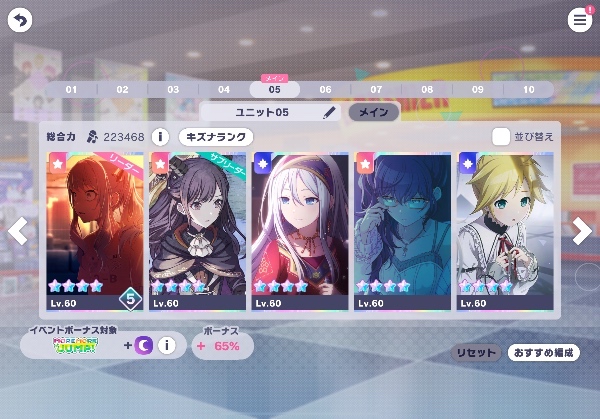Viewport: 600px width, 419px height.
Task: Select unit tab 06
Action: 325,89
